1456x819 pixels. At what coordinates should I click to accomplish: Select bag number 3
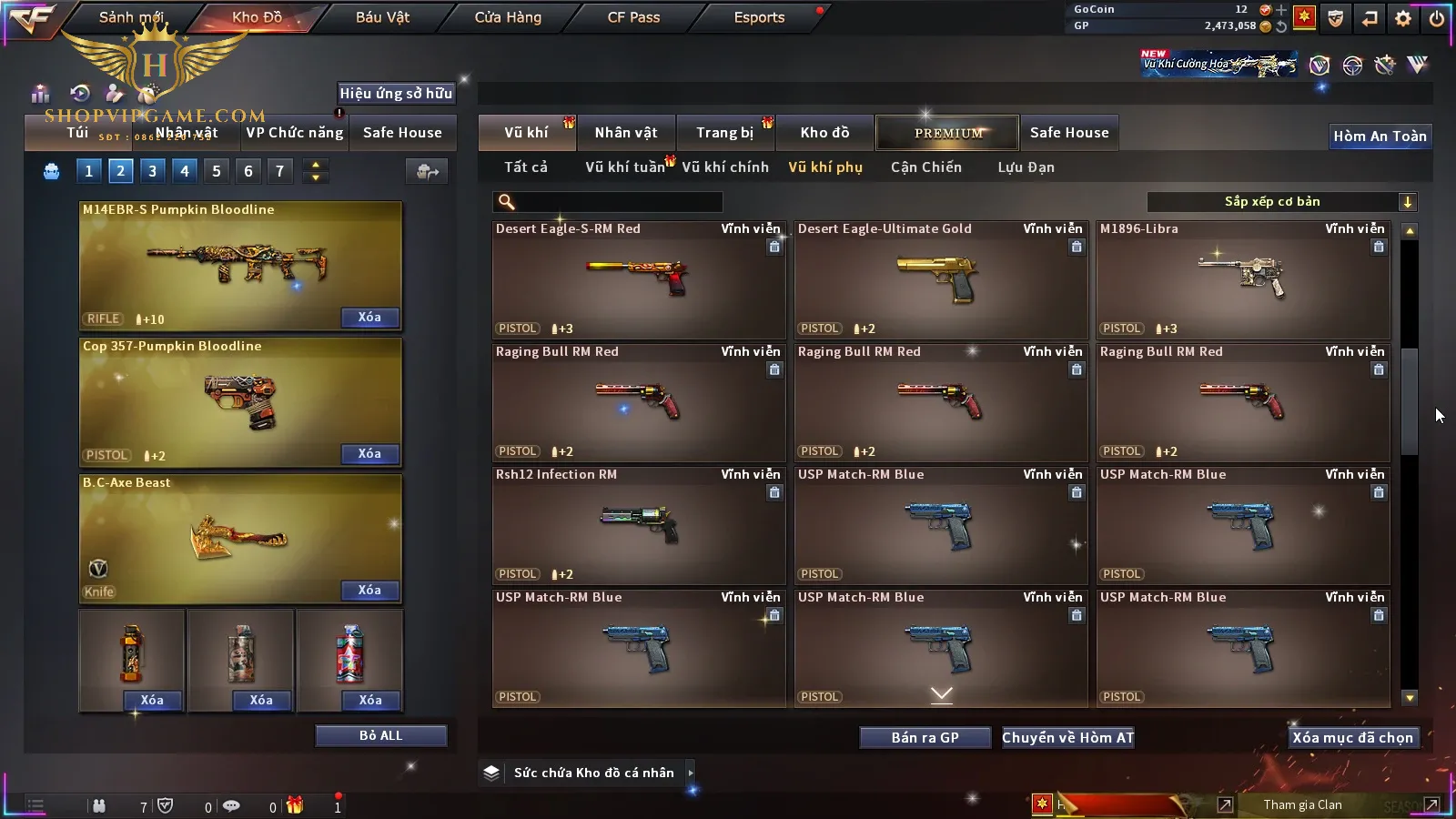pos(152,171)
